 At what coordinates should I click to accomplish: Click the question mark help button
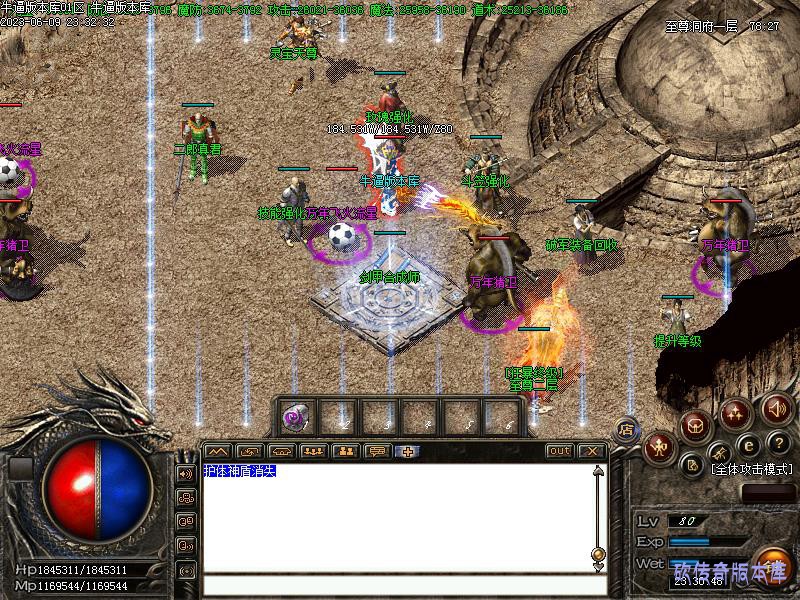(x=779, y=443)
